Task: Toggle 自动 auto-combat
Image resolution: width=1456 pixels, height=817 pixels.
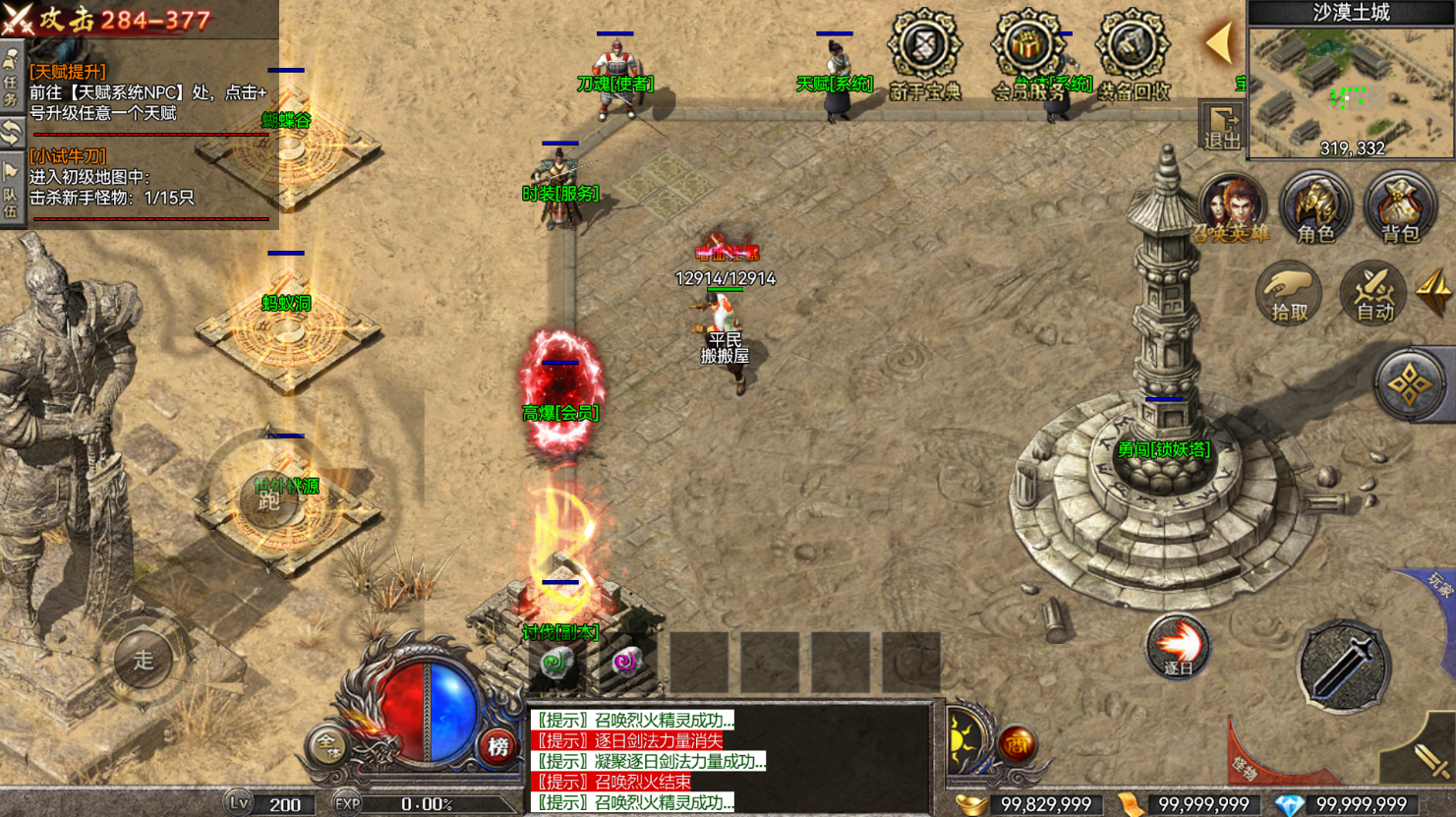Action: (x=1373, y=293)
